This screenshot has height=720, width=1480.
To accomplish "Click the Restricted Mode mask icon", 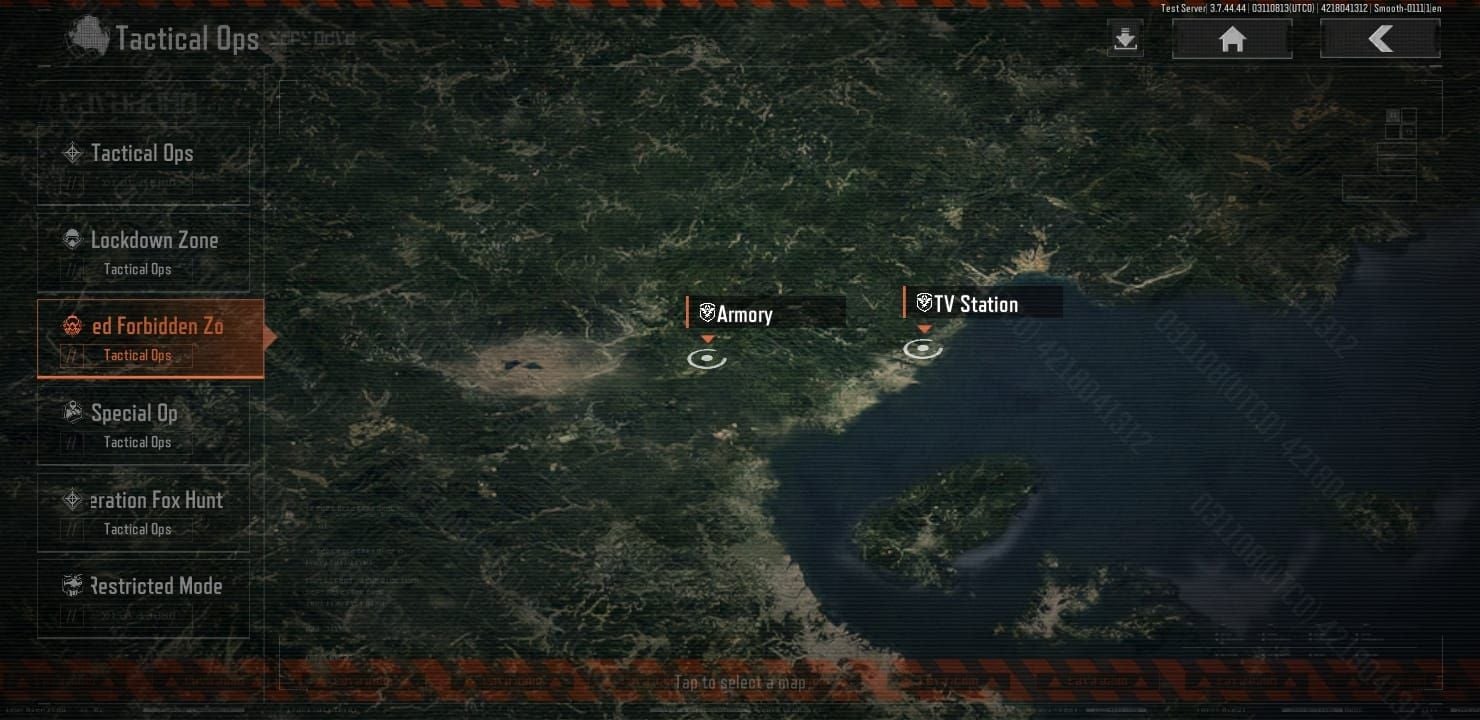I will (71, 586).
